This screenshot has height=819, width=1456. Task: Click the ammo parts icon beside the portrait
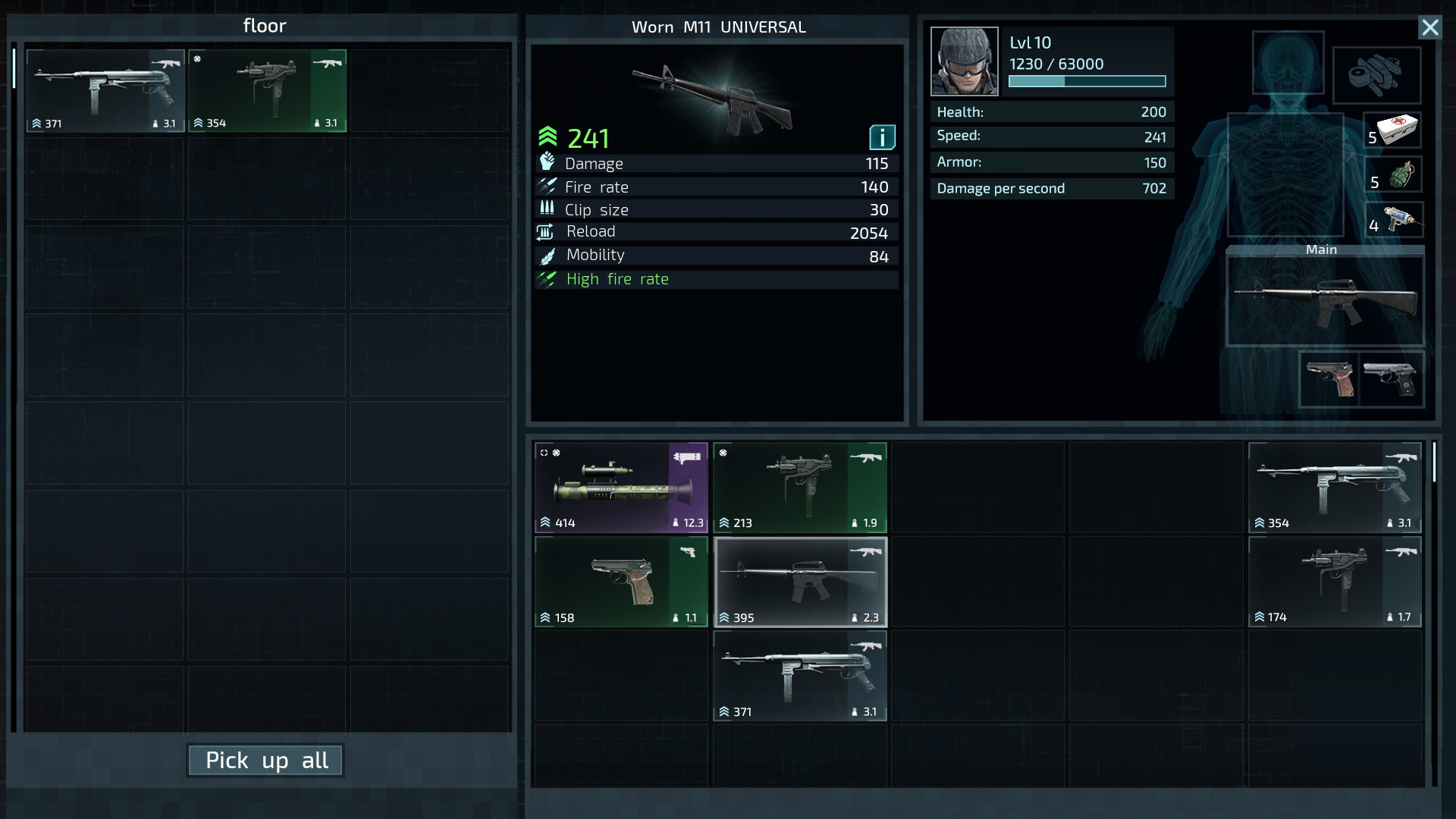coord(1377,76)
